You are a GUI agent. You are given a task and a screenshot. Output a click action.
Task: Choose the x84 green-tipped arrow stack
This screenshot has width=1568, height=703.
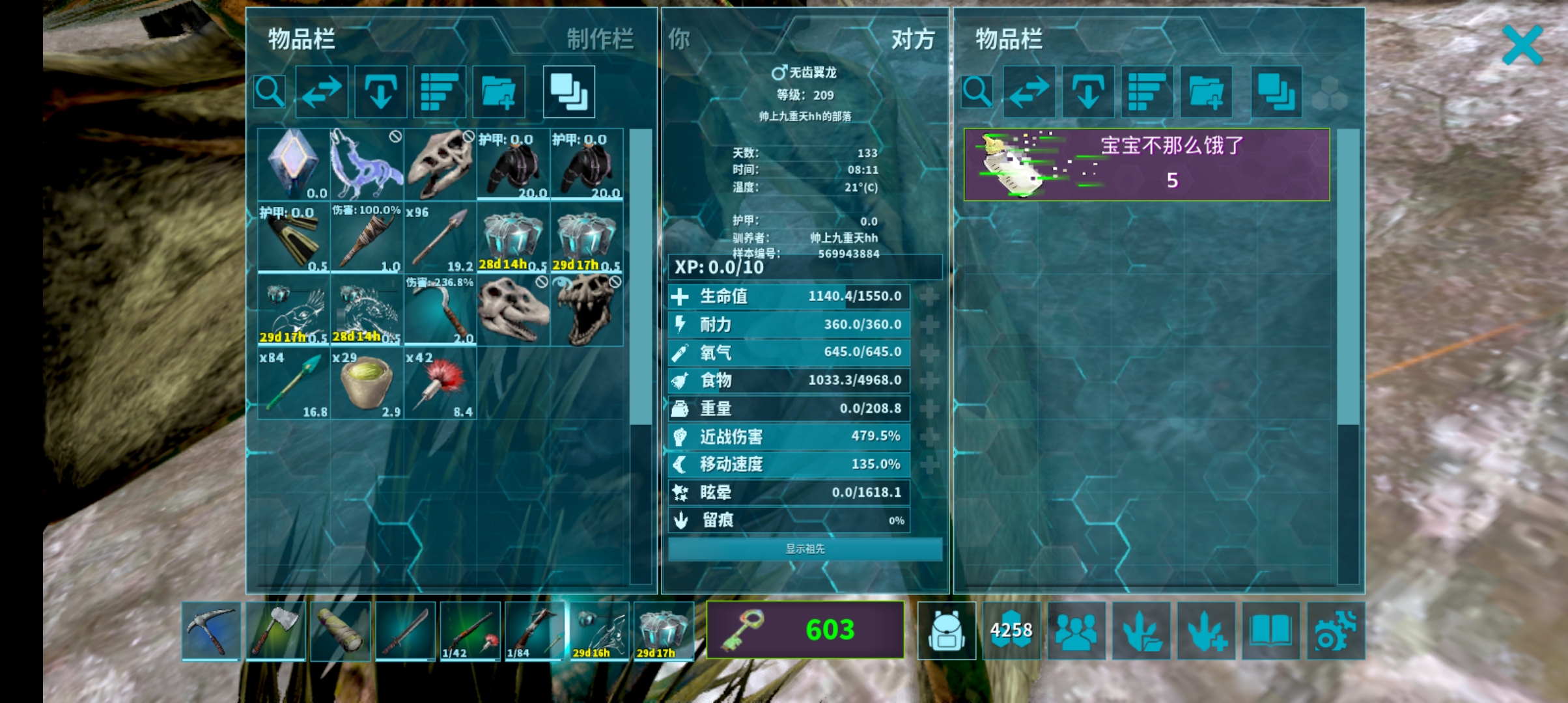pyautogui.click(x=293, y=384)
